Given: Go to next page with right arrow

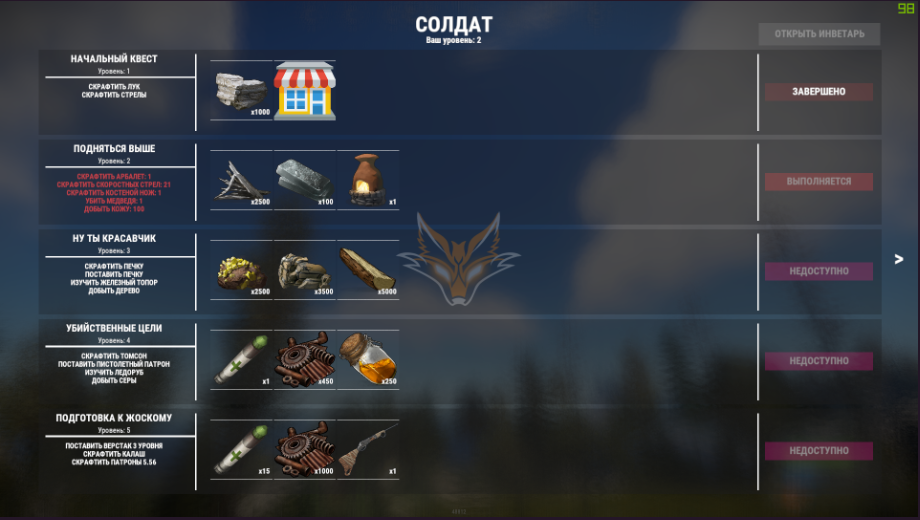Looking at the screenshot, I should point(898,259).
